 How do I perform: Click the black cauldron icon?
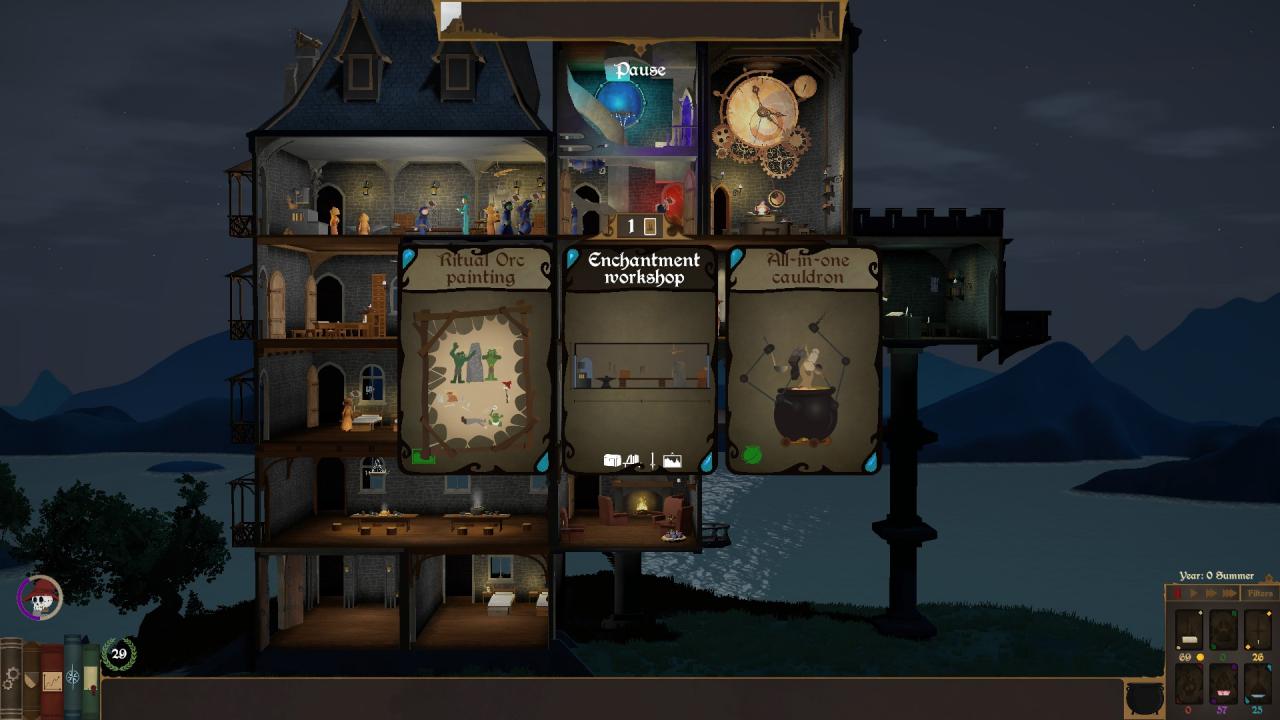coord(1144,697)
